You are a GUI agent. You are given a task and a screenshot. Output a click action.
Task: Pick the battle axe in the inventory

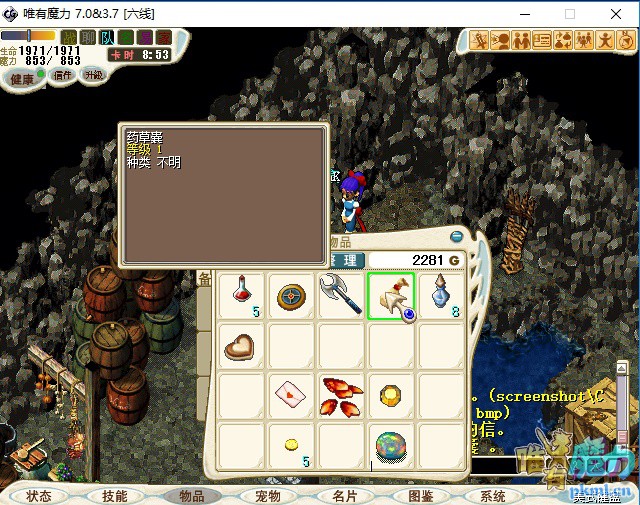(x=342, y=296)
